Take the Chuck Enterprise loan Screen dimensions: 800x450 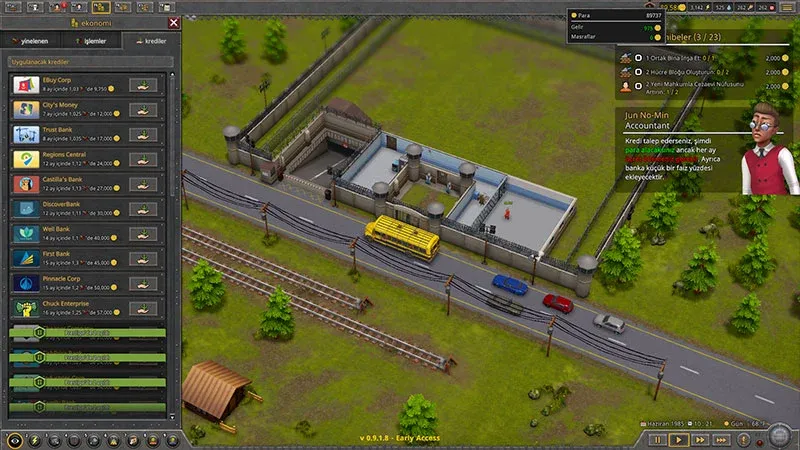[144, 309]
